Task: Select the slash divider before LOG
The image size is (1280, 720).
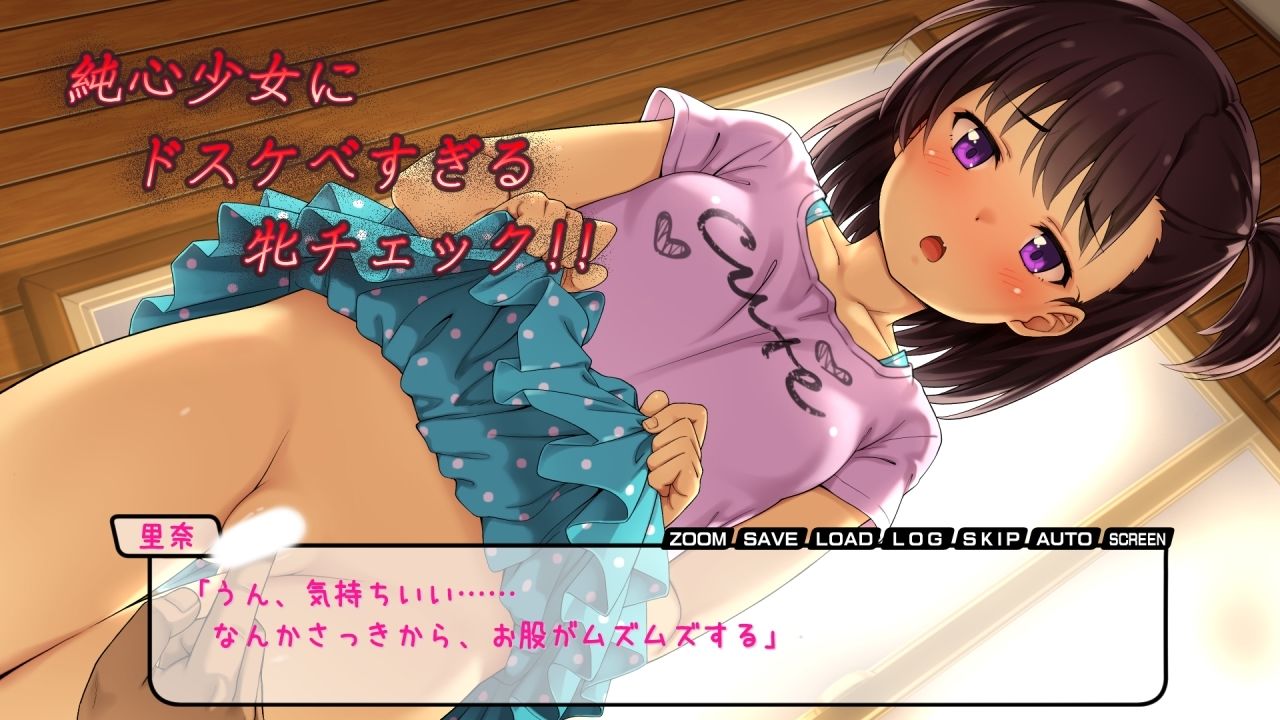Action: point(879,540)
